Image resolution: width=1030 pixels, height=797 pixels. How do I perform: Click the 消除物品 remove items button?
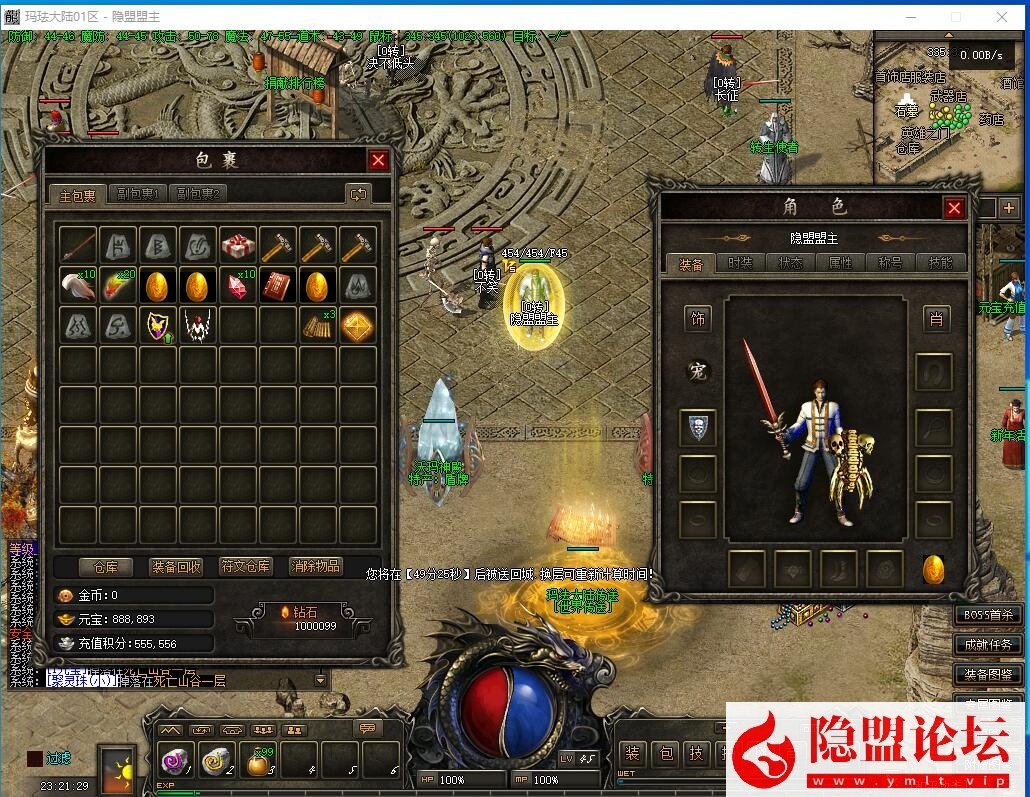316,566
